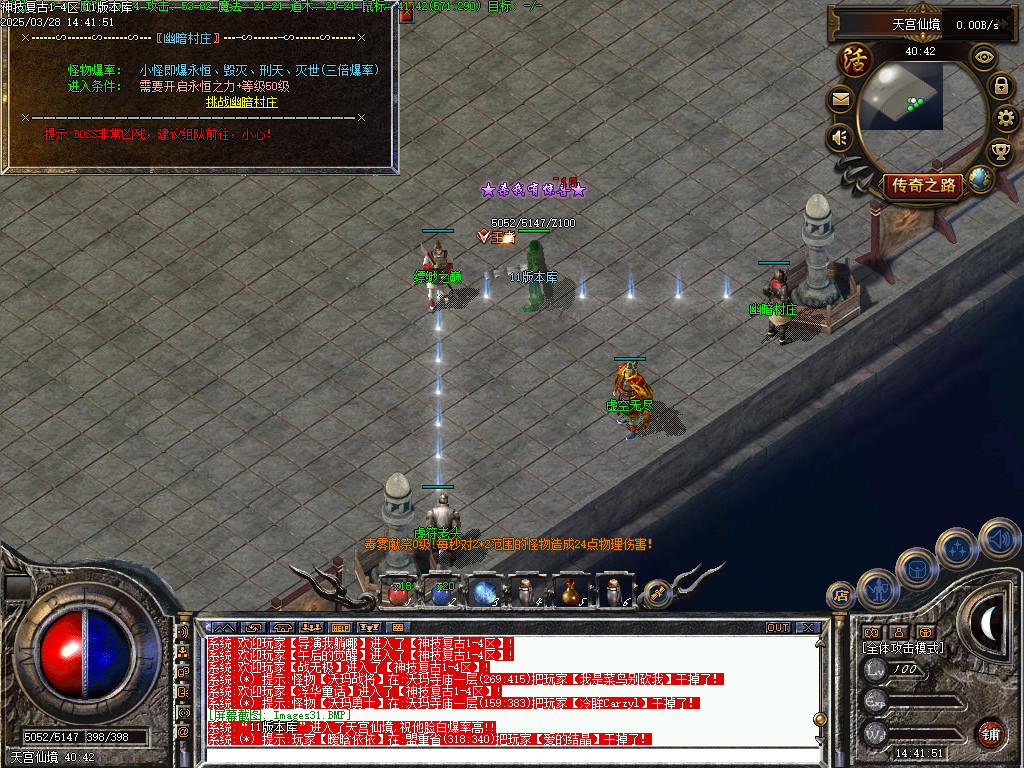The height and width of the screenshot is (768, 1024).
Task: Click the 挑战幽暗村庄 challenge link
Action: pyautogui.click(x=241, y=102)
